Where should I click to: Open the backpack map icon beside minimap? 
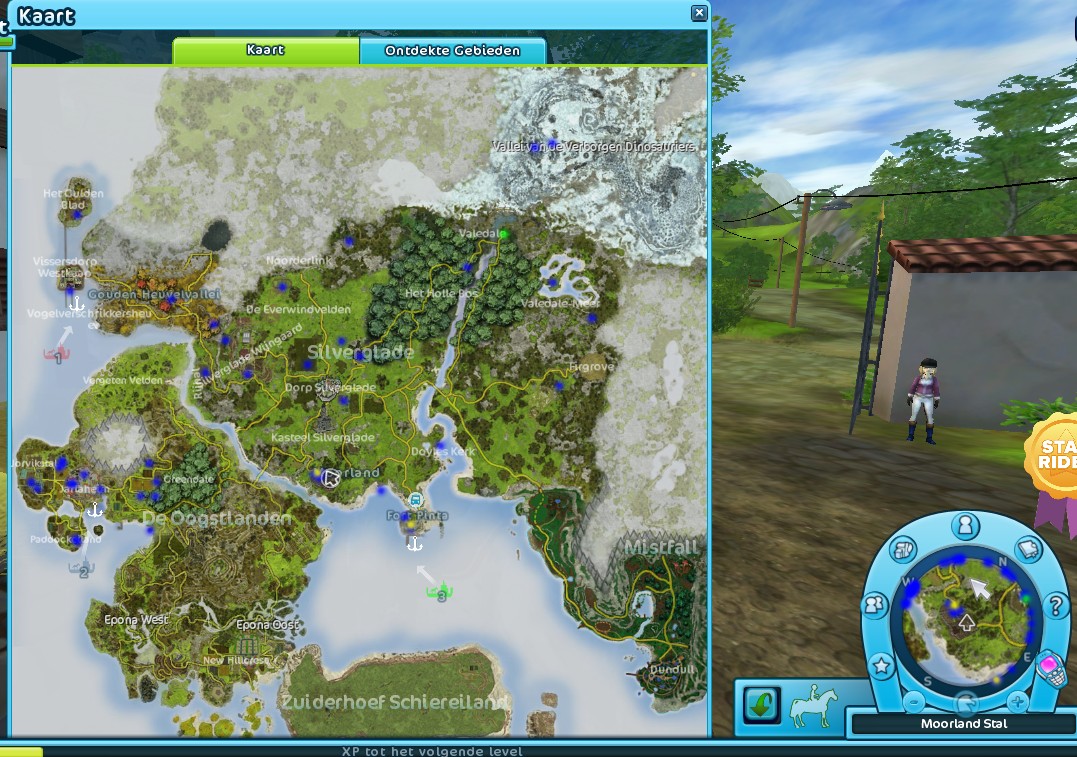tap(903, 550)
